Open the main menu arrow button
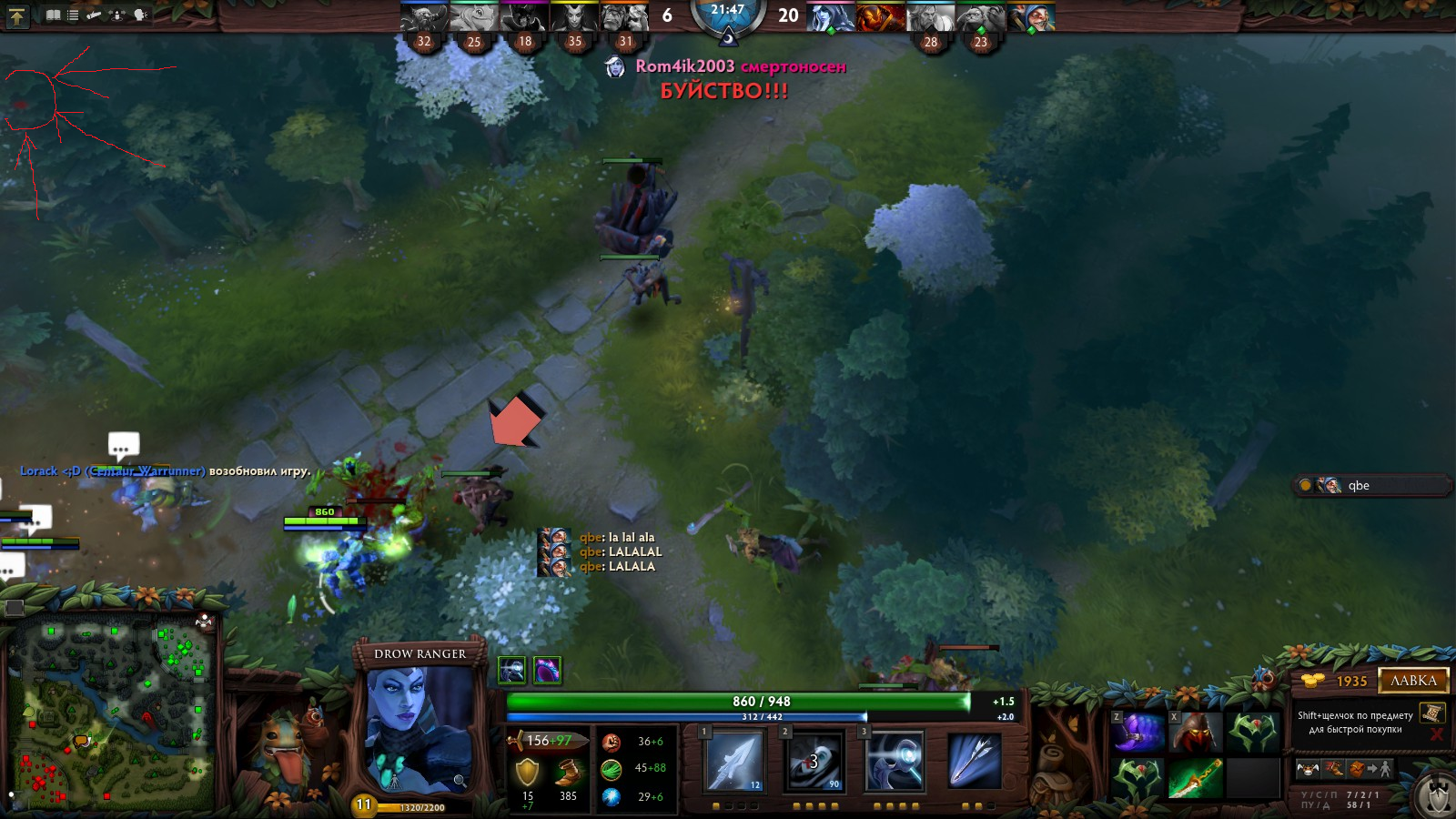This screenshot has width=1456, height=819. click(x=17, y=15)
